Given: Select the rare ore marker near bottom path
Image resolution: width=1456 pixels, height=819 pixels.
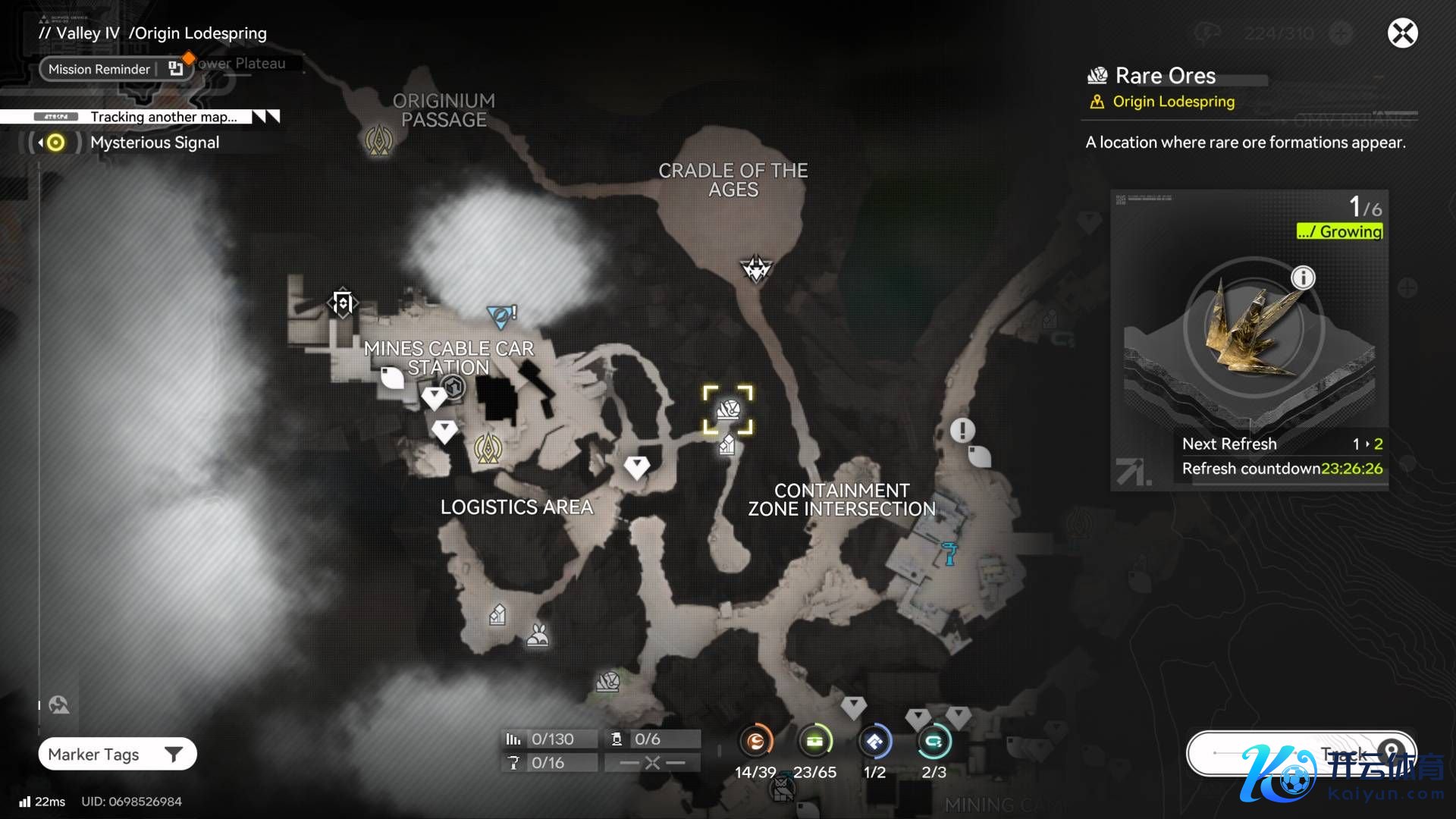Looking at the screenshot, I should [607, 682].
